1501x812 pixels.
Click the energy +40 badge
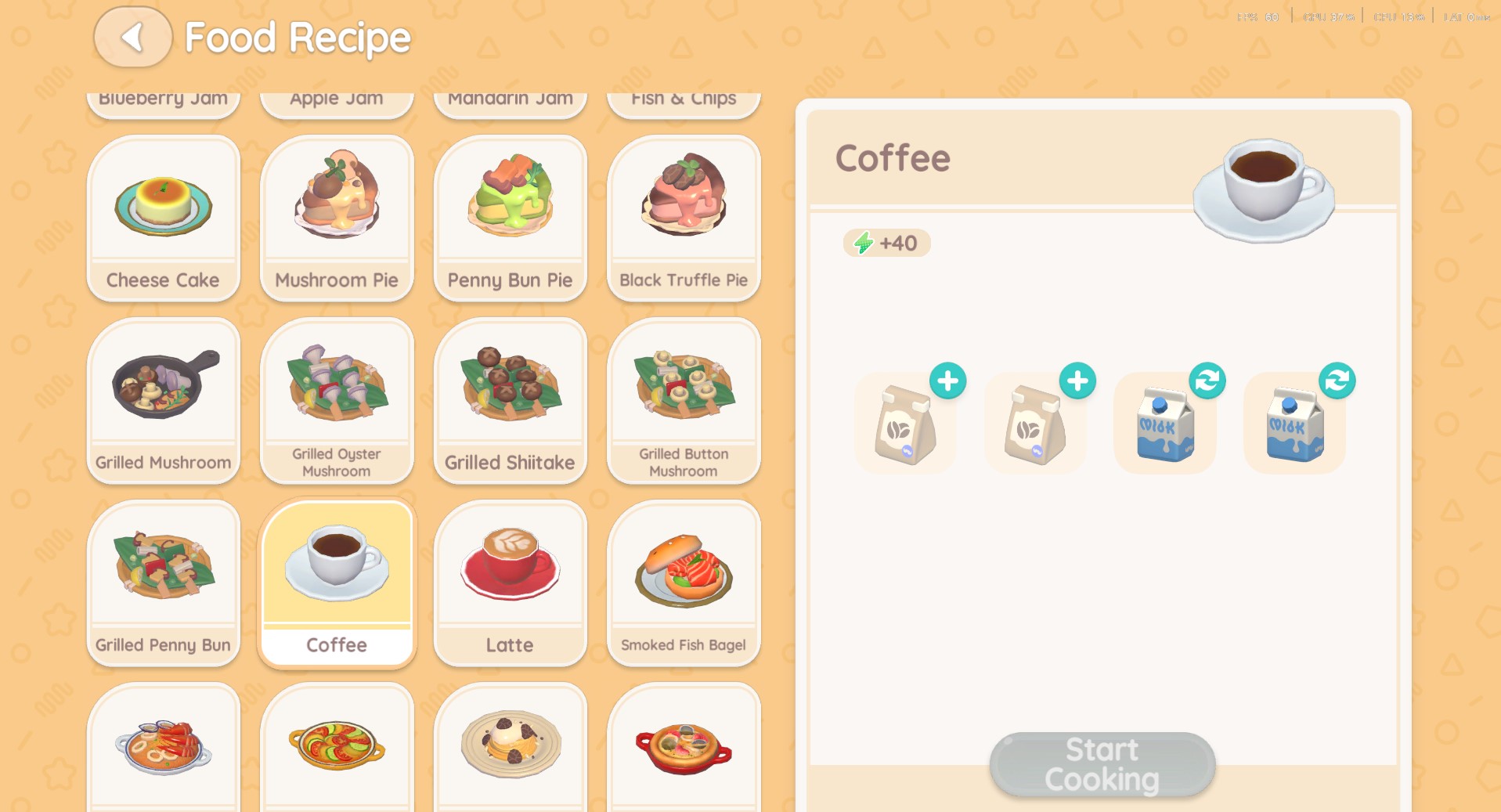(886, 243)
